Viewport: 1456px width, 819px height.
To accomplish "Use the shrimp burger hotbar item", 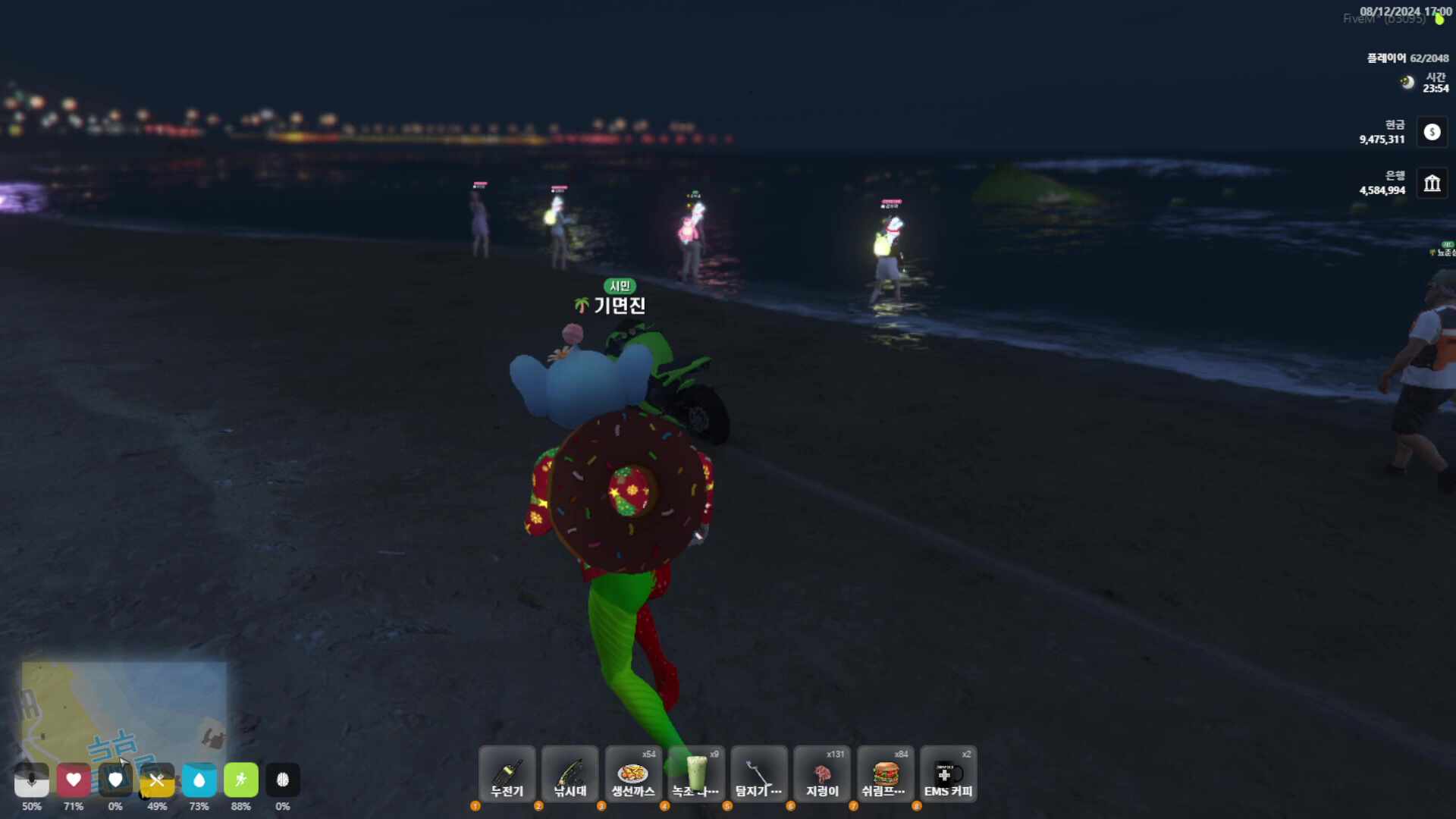I will coord(885,774).
